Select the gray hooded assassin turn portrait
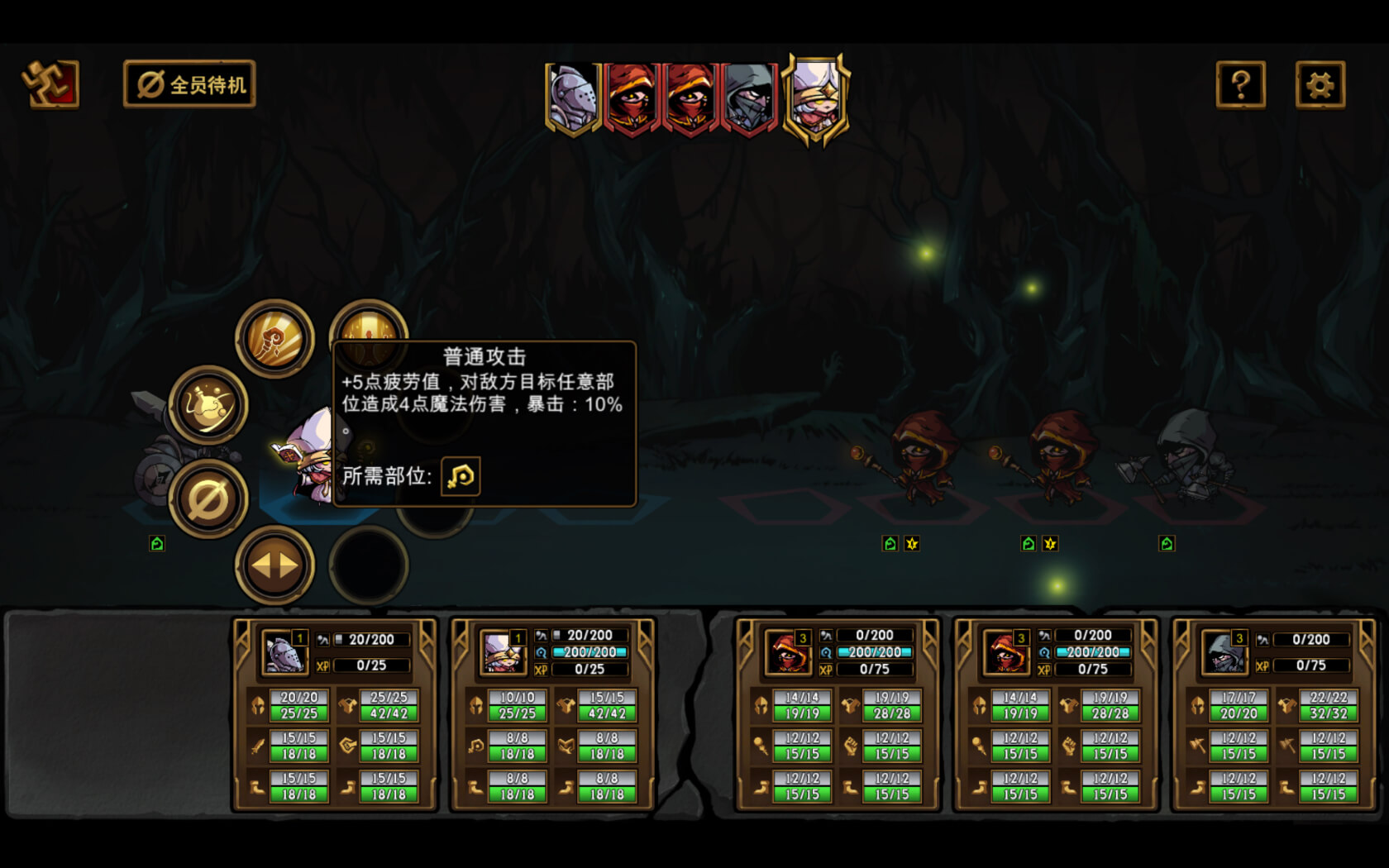This screenshot has height=868, width=1389. [x=749, y=98]
